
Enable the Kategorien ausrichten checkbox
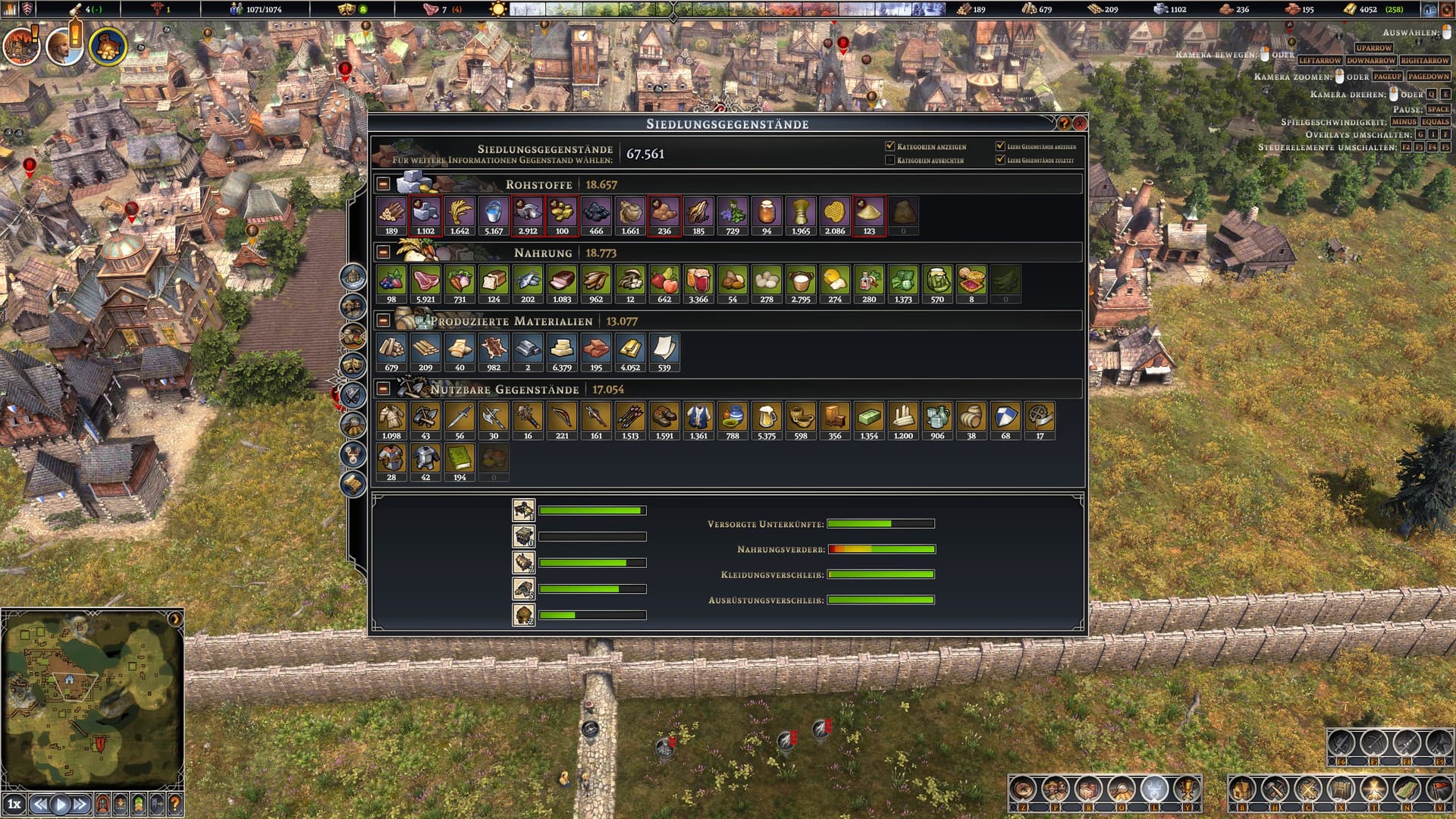click(890, 160)
